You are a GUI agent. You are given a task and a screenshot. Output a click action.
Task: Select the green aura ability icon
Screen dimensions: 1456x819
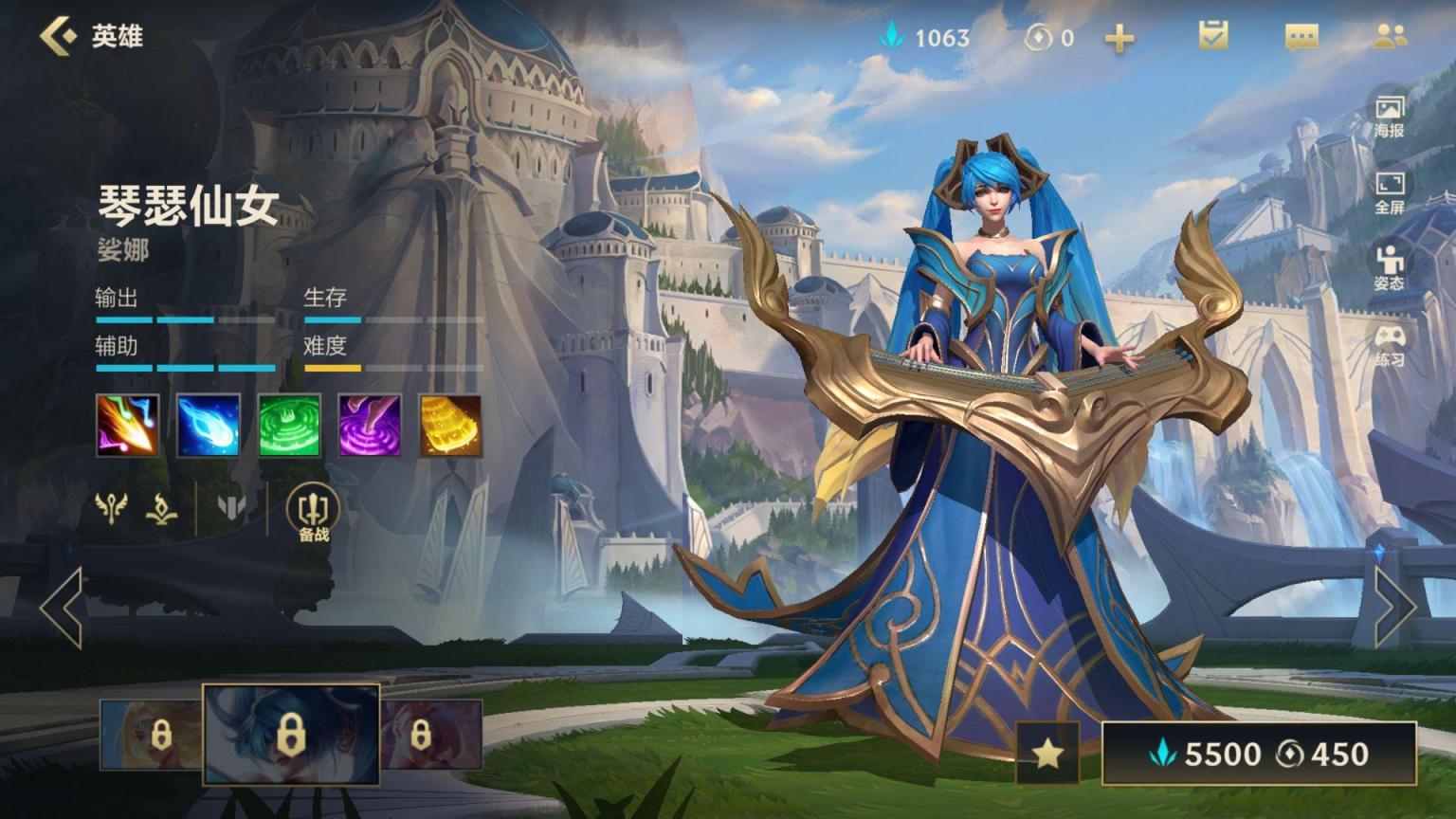click(289, 426)
